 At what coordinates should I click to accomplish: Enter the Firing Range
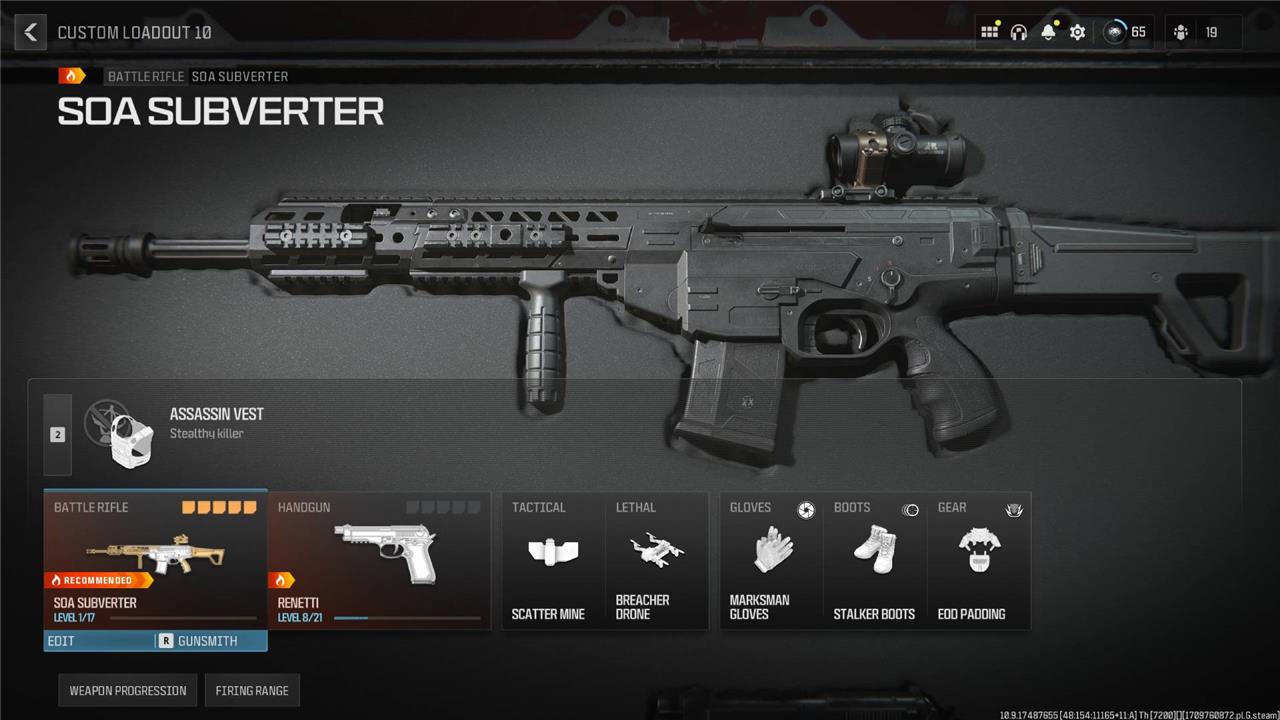point(252,690)
